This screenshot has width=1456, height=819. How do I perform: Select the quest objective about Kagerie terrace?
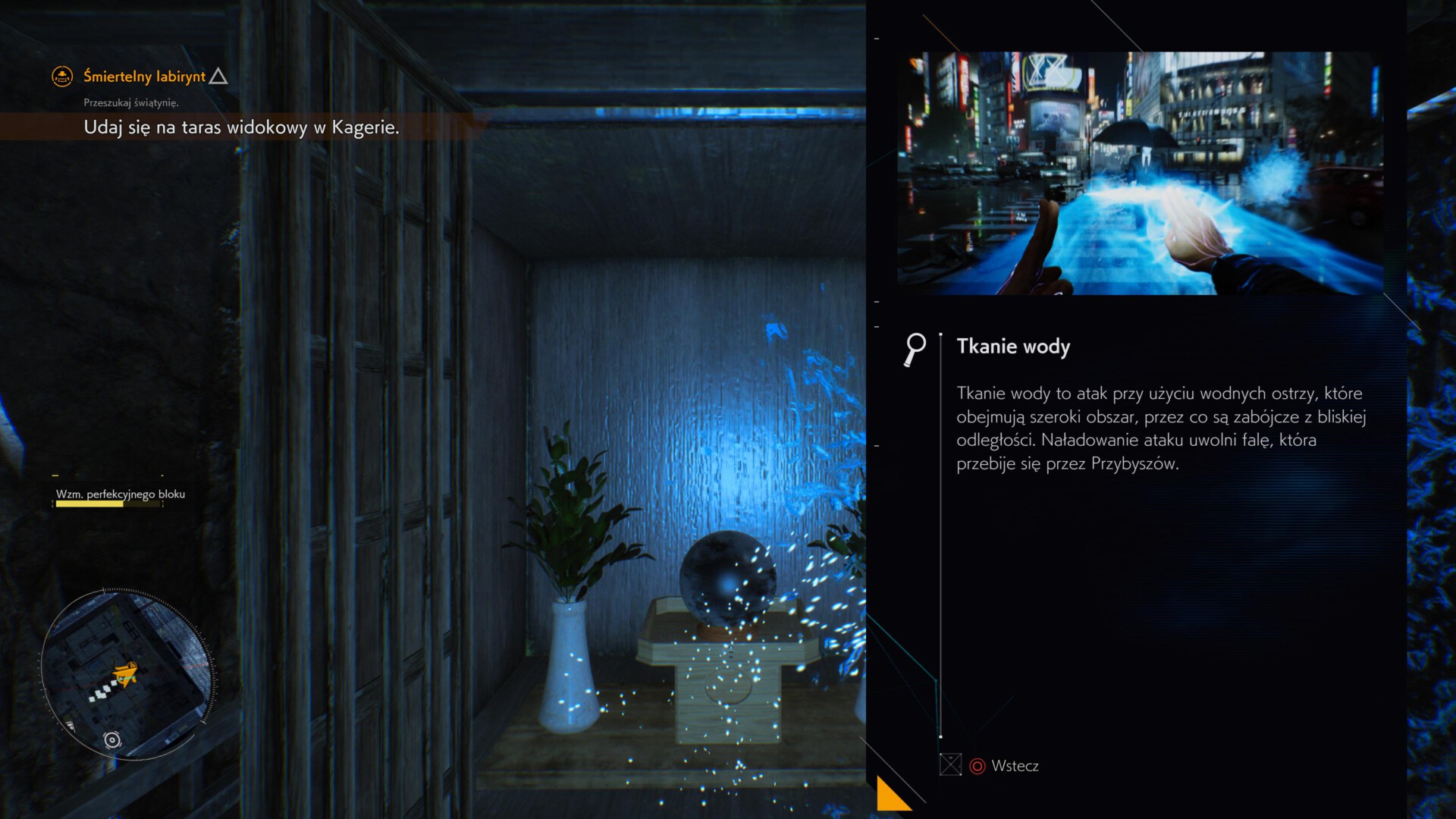(241, 127)
